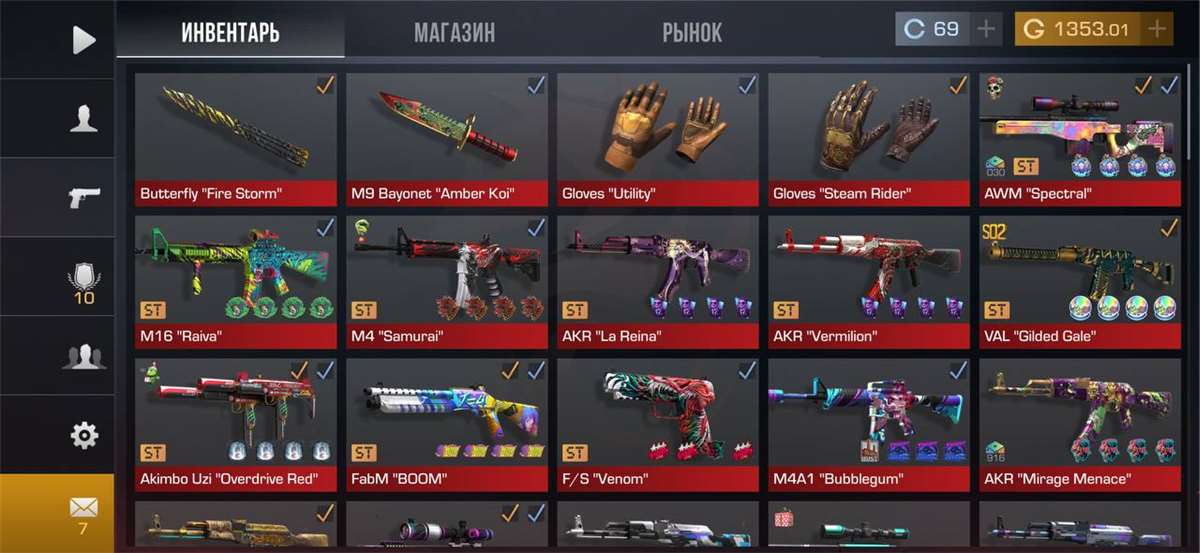Select the Butterfly "Fire Storm" knife
The height and width of the screenshot is (553, 1200).
[x=235, y=135]
